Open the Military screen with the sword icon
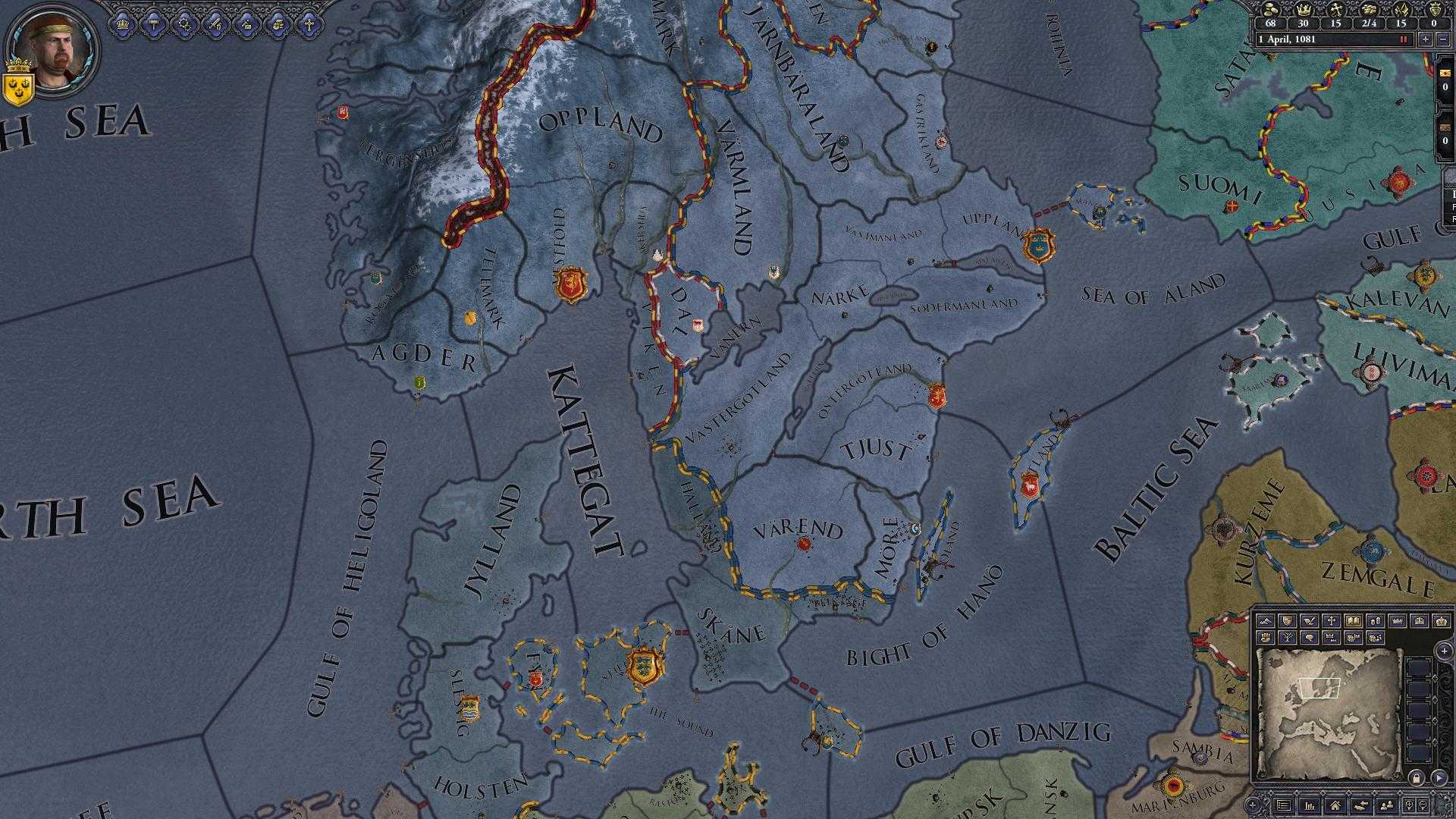 pyautogui.click(x=215, y=26)
